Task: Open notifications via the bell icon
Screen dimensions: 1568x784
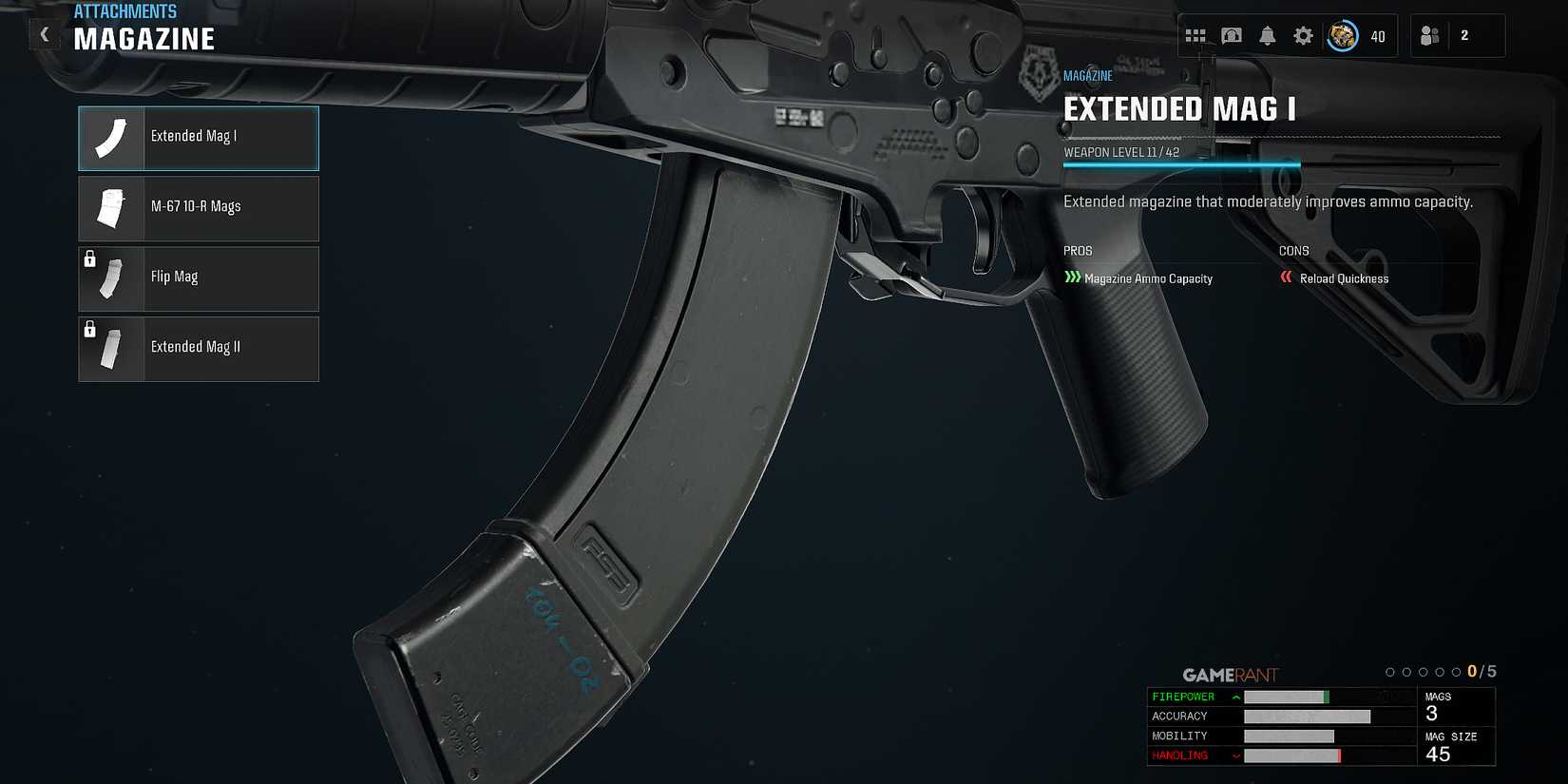Action: click(x=1268, y=34)
